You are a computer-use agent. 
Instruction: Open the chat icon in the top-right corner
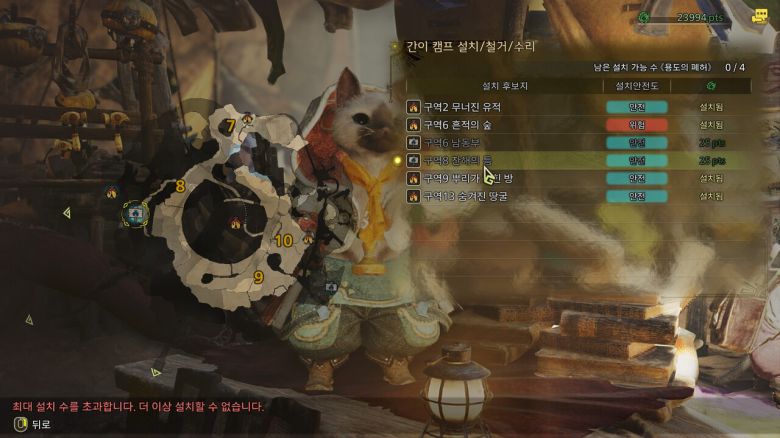coord(759,16)
